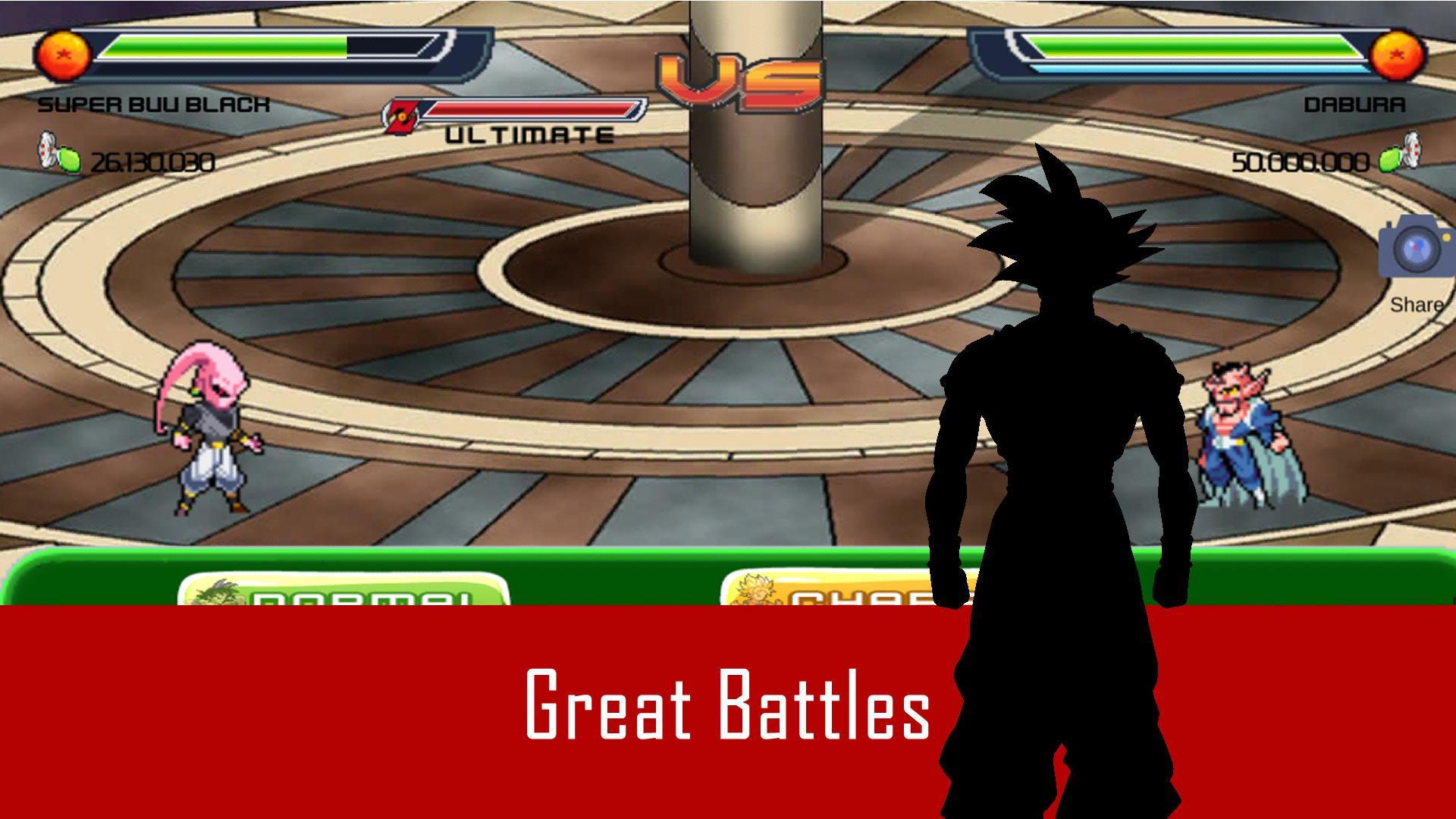Screen dimensions: 1456x819
Task: Select the four-star dragon ball icon top left
Action: (64, 53)
